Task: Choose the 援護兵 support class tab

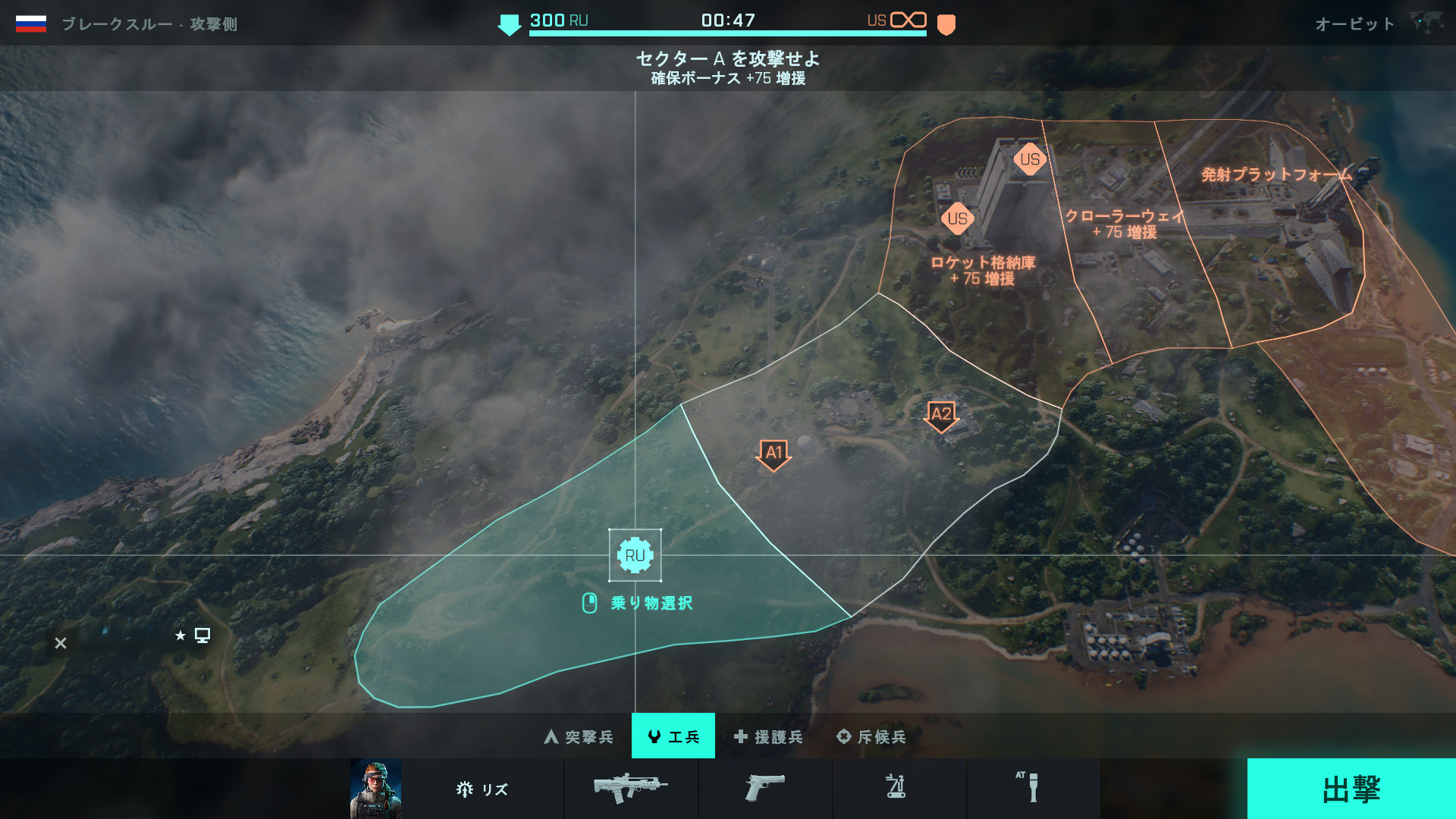Action: [768, 736]
